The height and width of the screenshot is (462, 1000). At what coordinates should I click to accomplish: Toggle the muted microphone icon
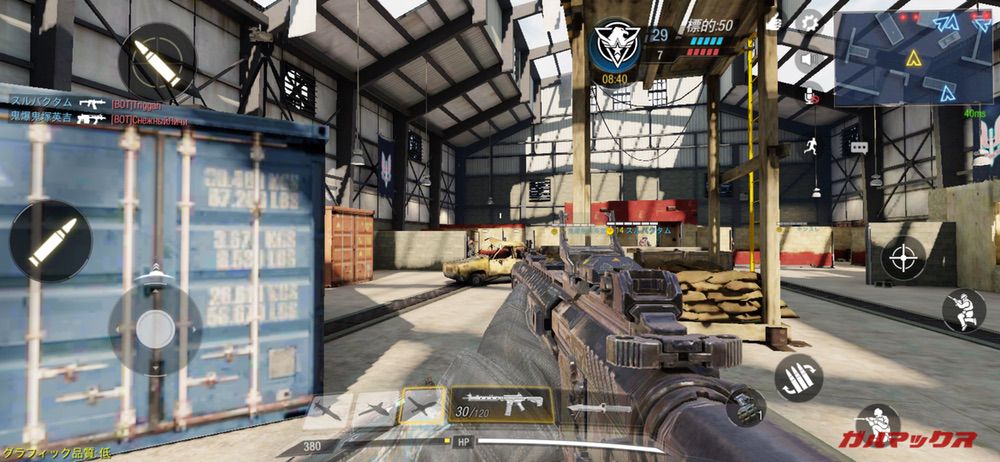coord(809,96)
